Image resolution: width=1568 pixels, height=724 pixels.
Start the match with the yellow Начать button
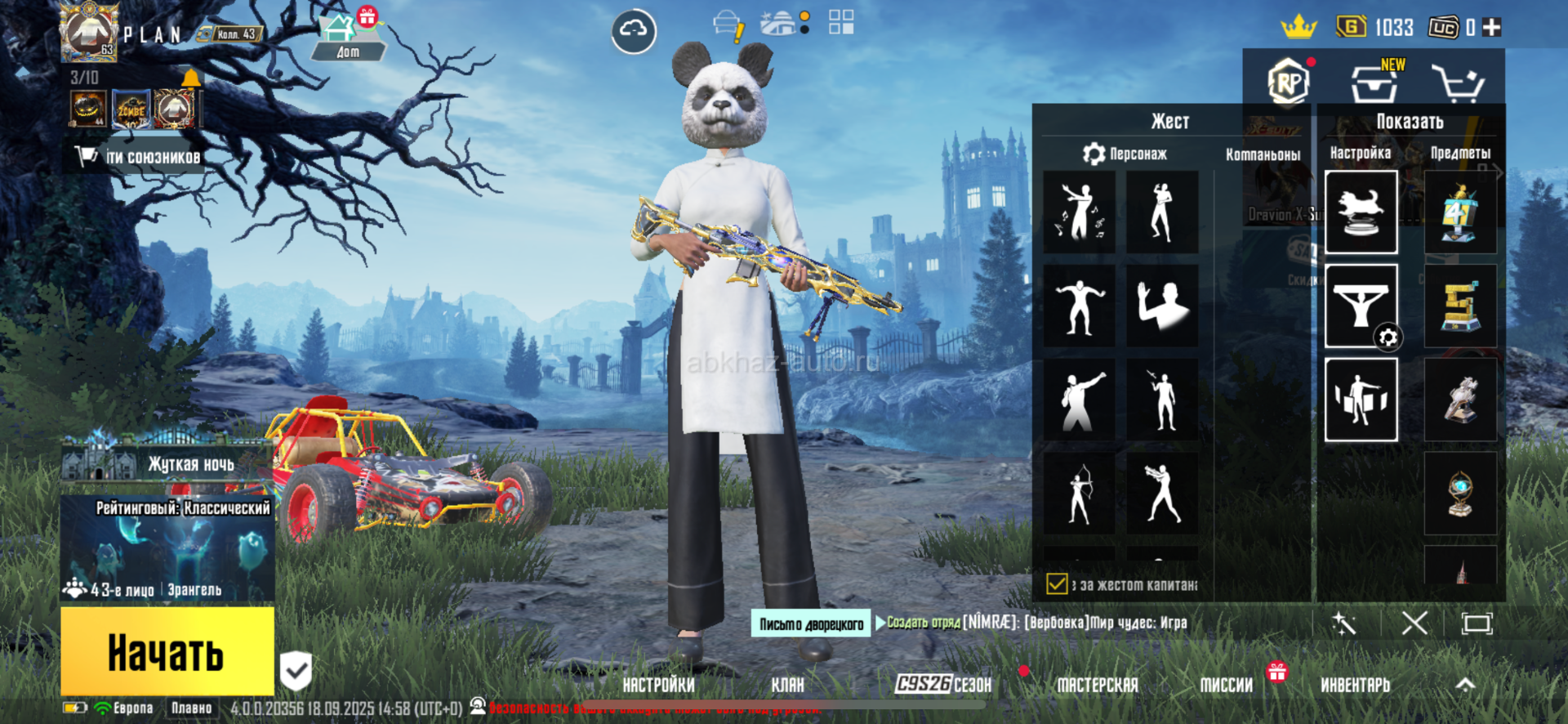[x=167, y=651]
